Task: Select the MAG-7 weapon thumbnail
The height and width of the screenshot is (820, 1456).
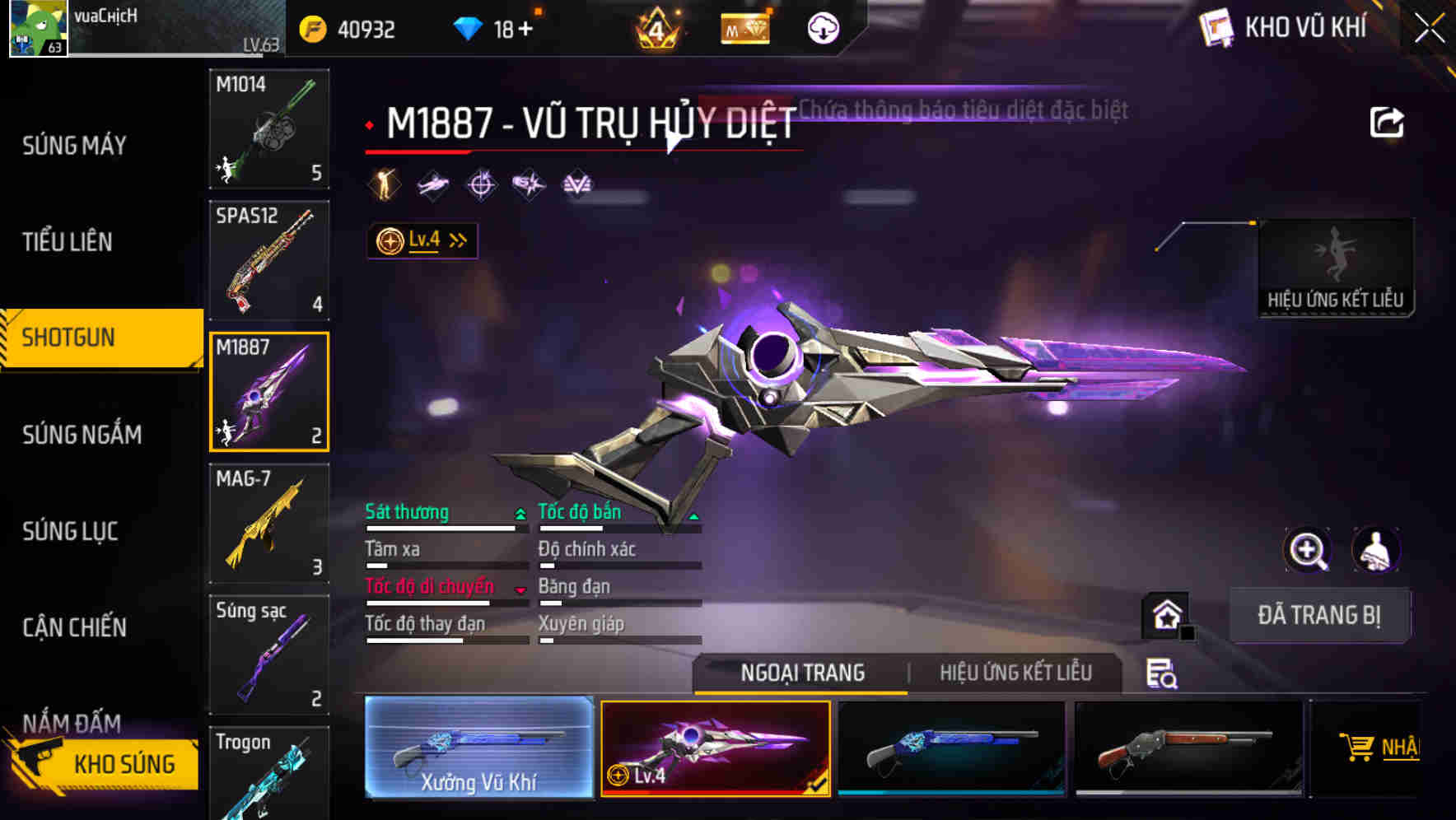Action: tap(268, 523)
